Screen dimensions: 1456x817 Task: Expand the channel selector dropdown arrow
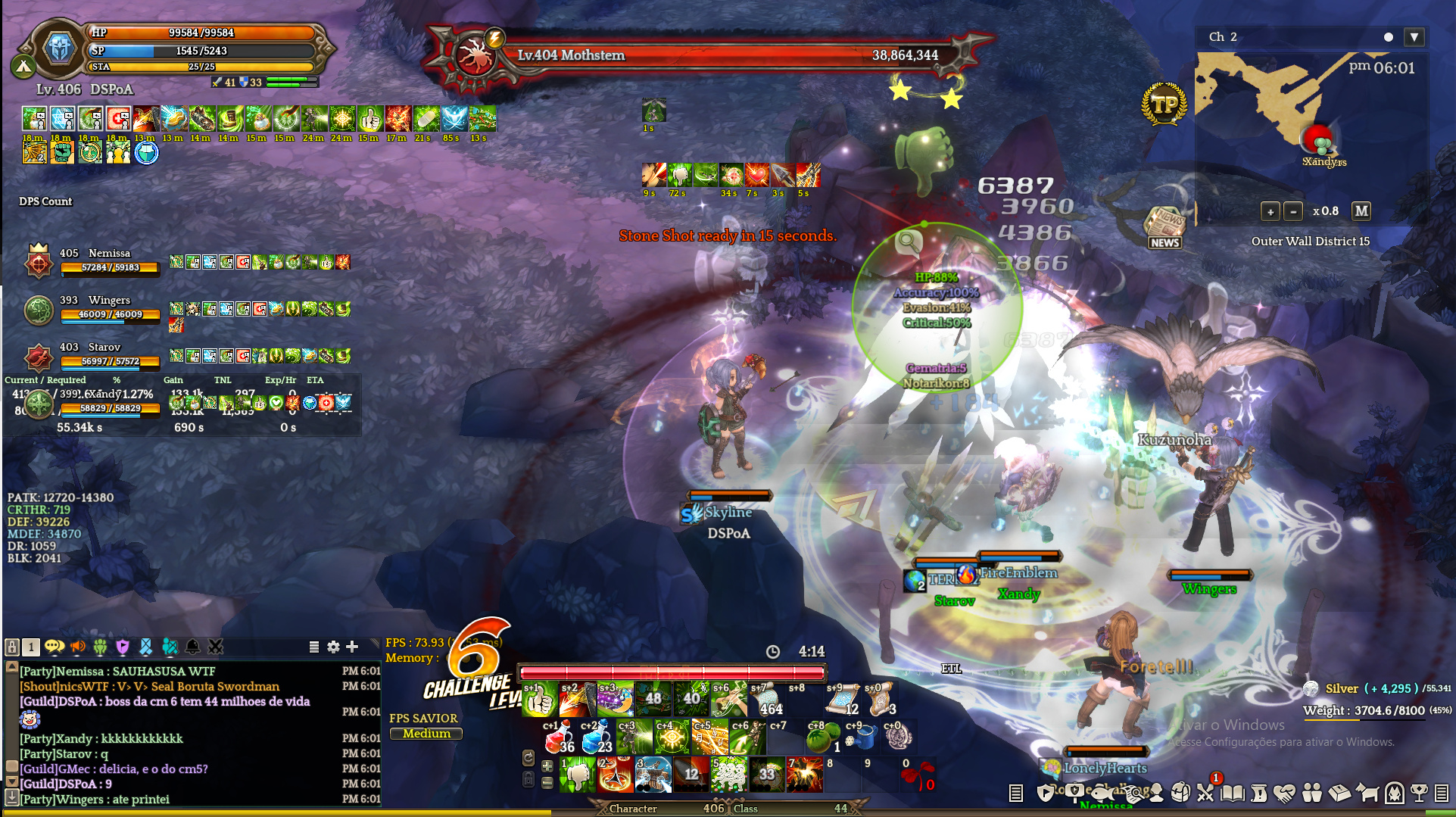pos(1414,37)
